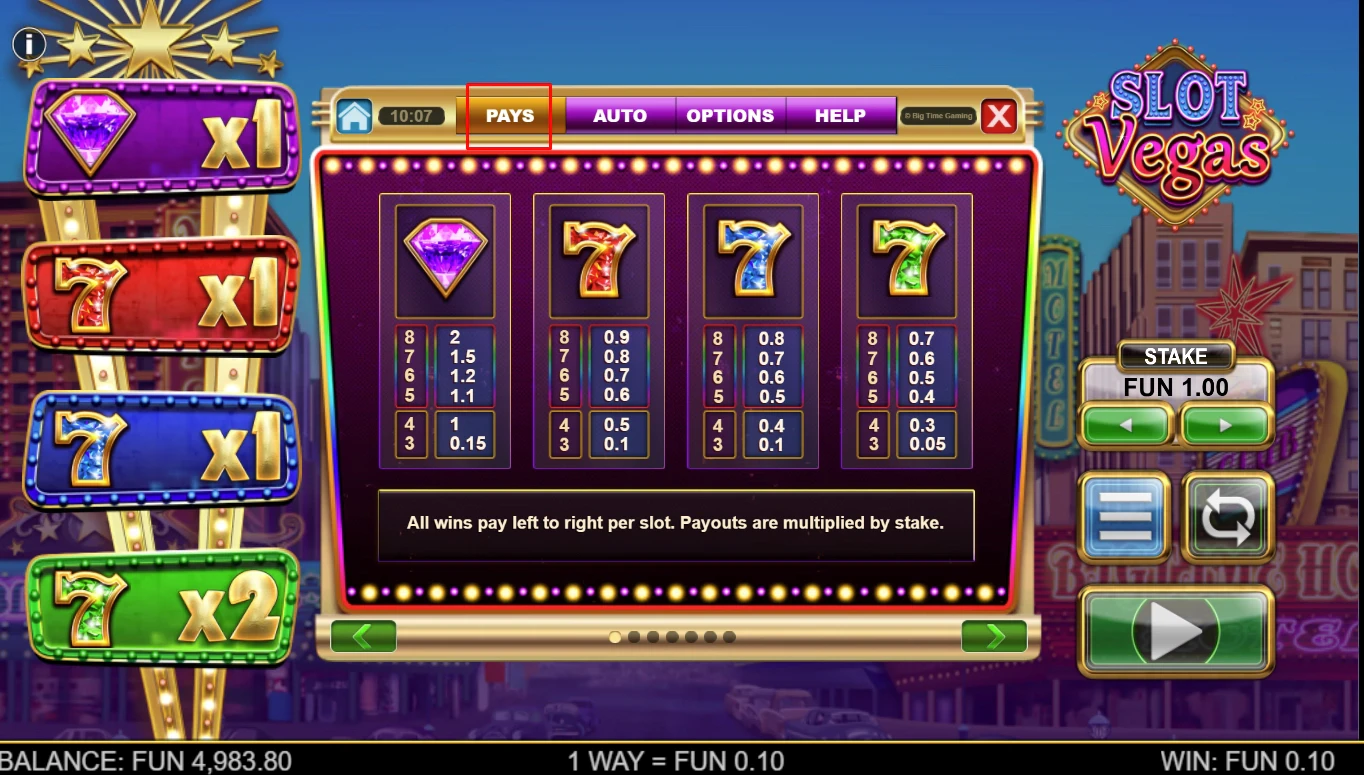Viewport: 1364px width, 775px height.
Task: Click a page indicator dot below the paytable
Action: 614,637
